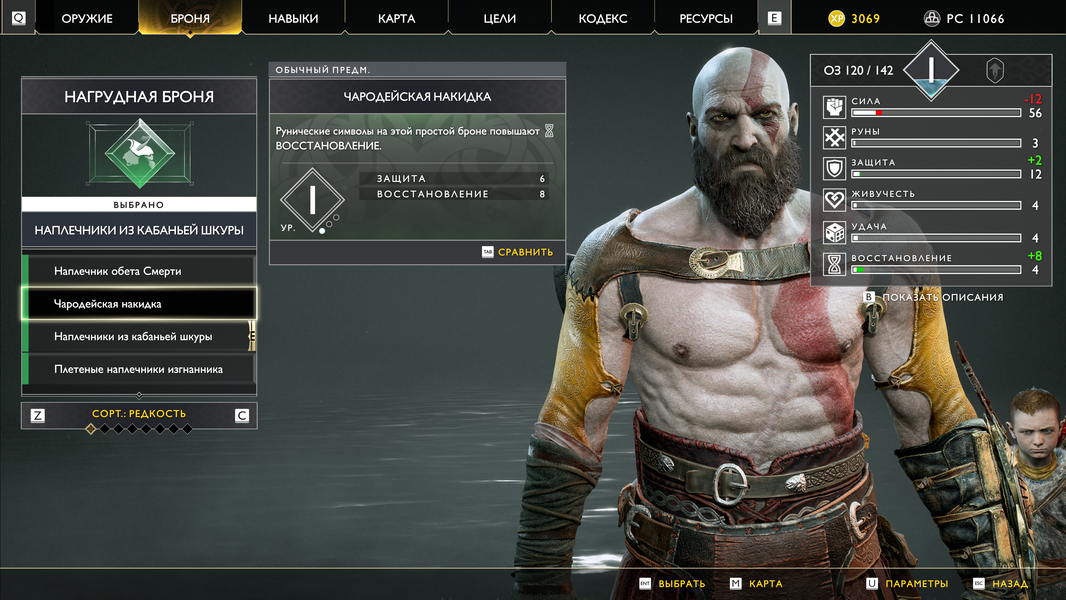Open the НАВЫКИ tab
Image resolution: width=1066 pixels, height=600 pixels.
click(293, 18)
